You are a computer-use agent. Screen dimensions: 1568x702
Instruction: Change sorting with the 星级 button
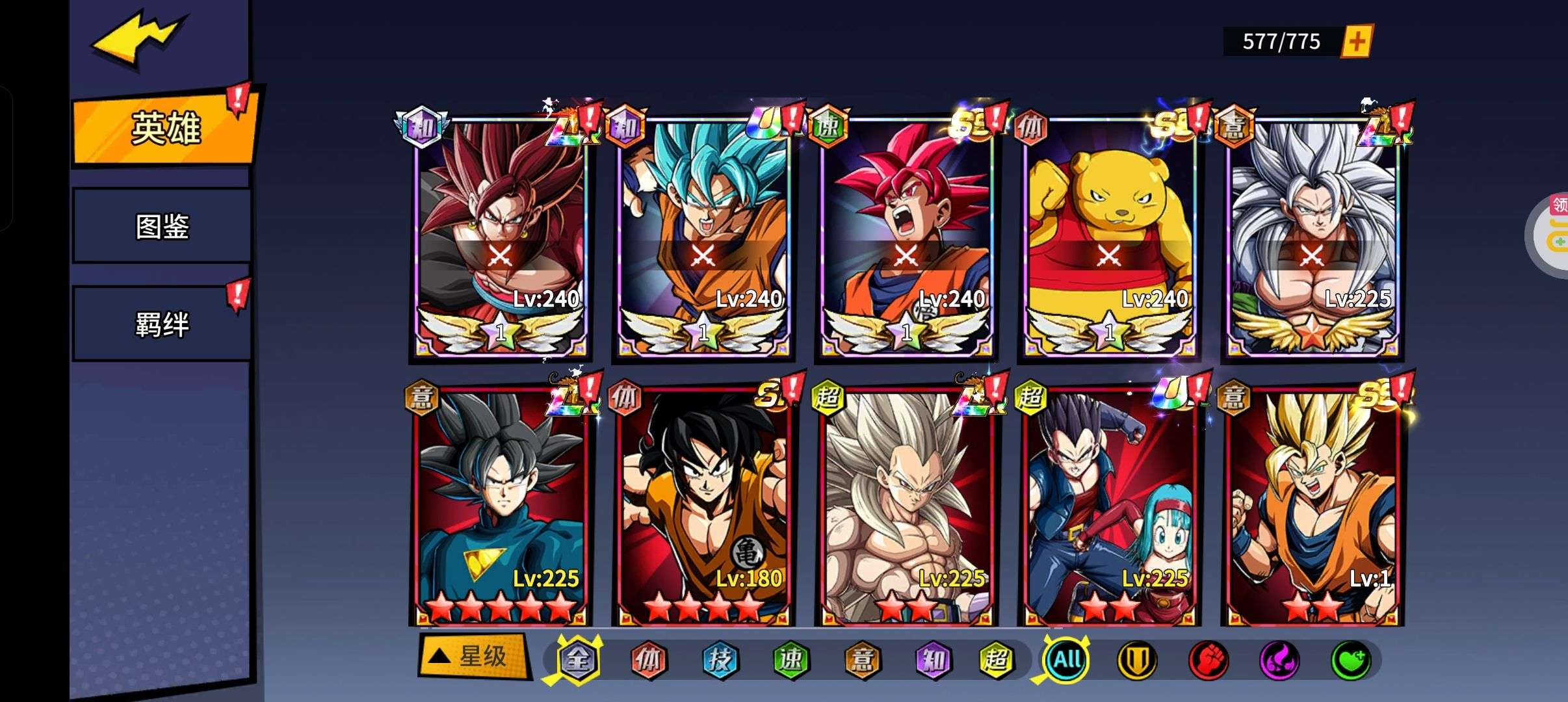pyautogui.click(x=473, y=656)
